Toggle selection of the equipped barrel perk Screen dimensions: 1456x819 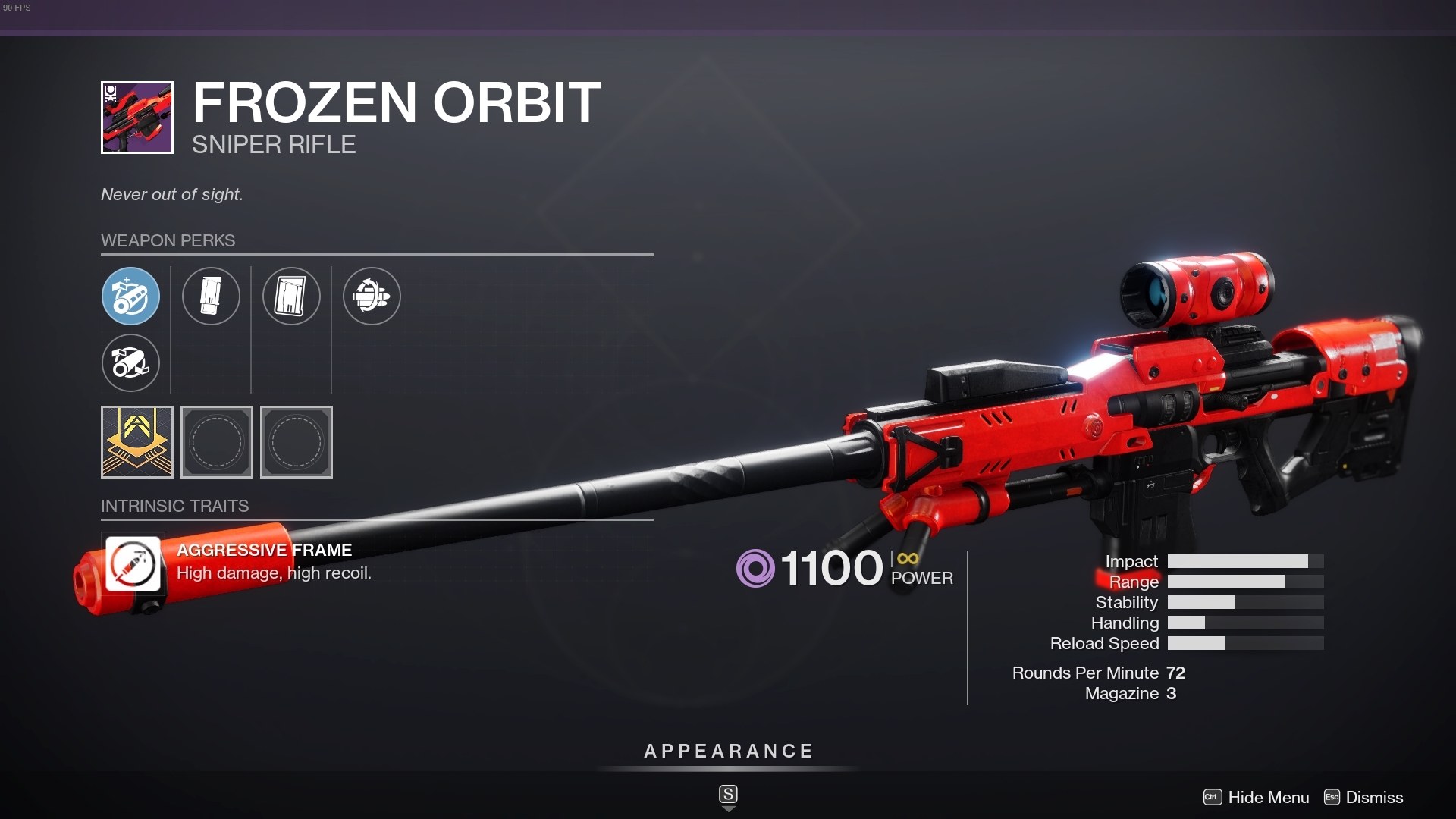[131, 296]
